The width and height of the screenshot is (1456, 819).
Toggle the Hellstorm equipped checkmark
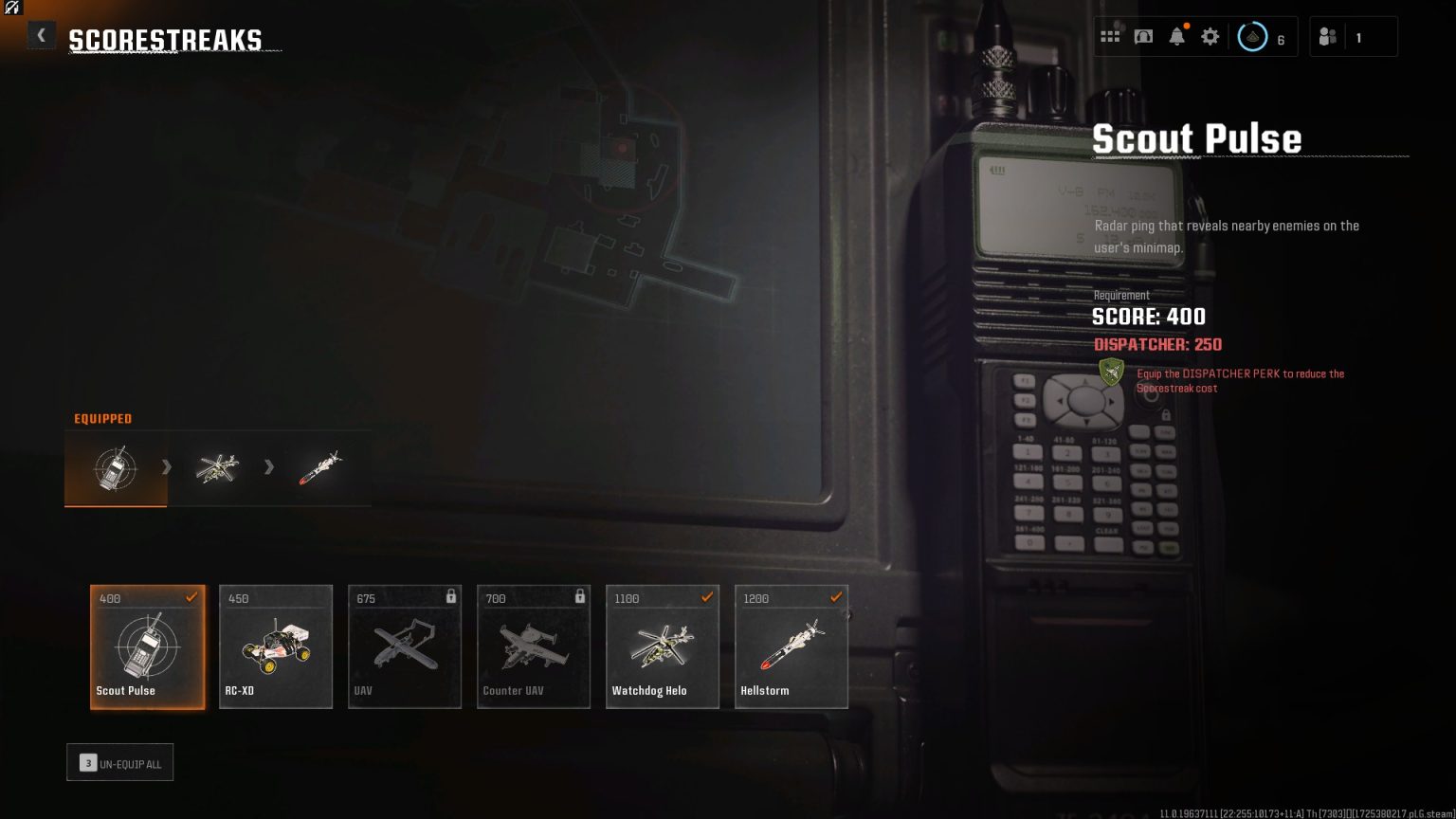(835, 597)
